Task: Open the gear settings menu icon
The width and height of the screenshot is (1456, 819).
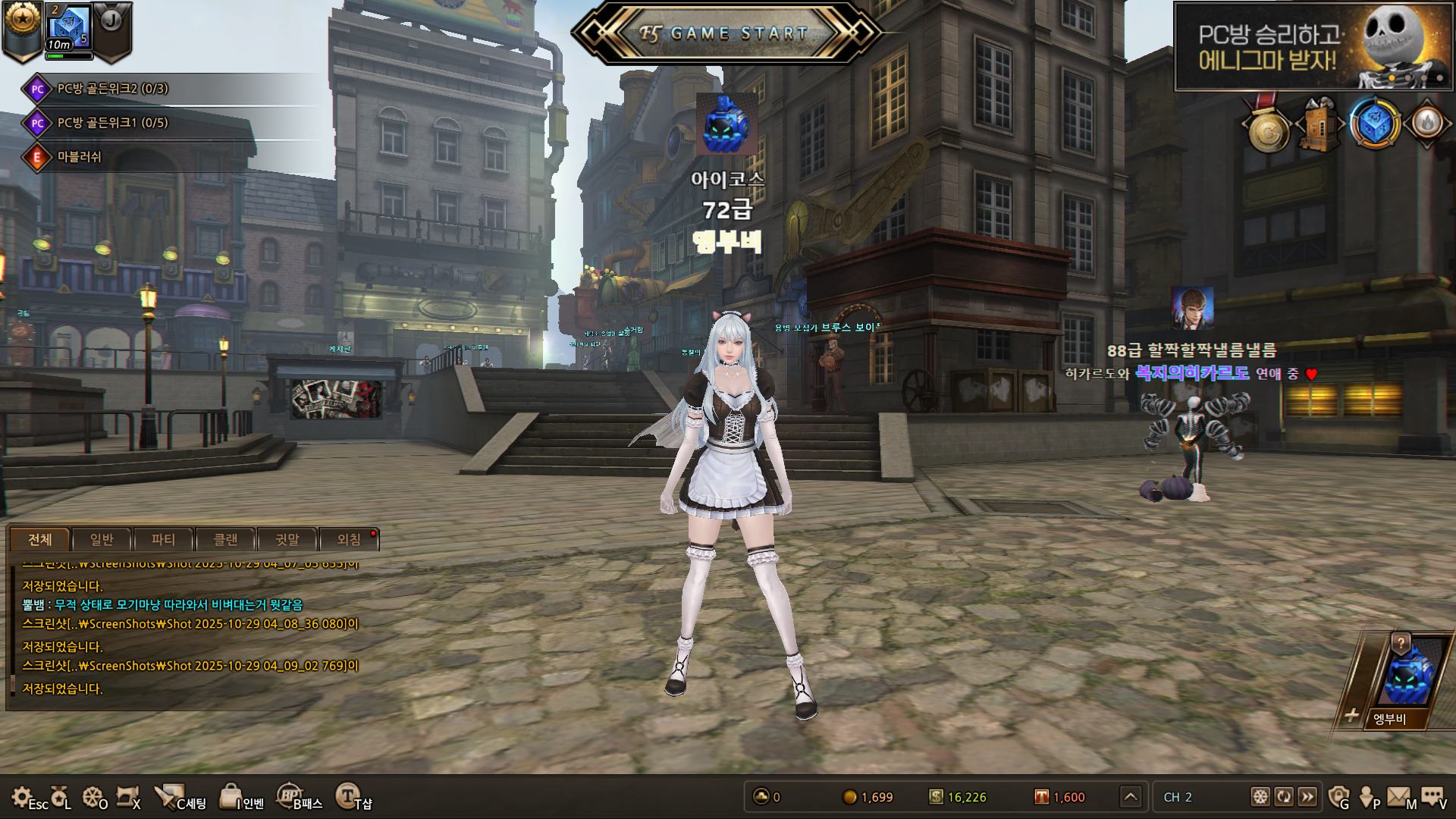Action: click(x=22, y=796)
